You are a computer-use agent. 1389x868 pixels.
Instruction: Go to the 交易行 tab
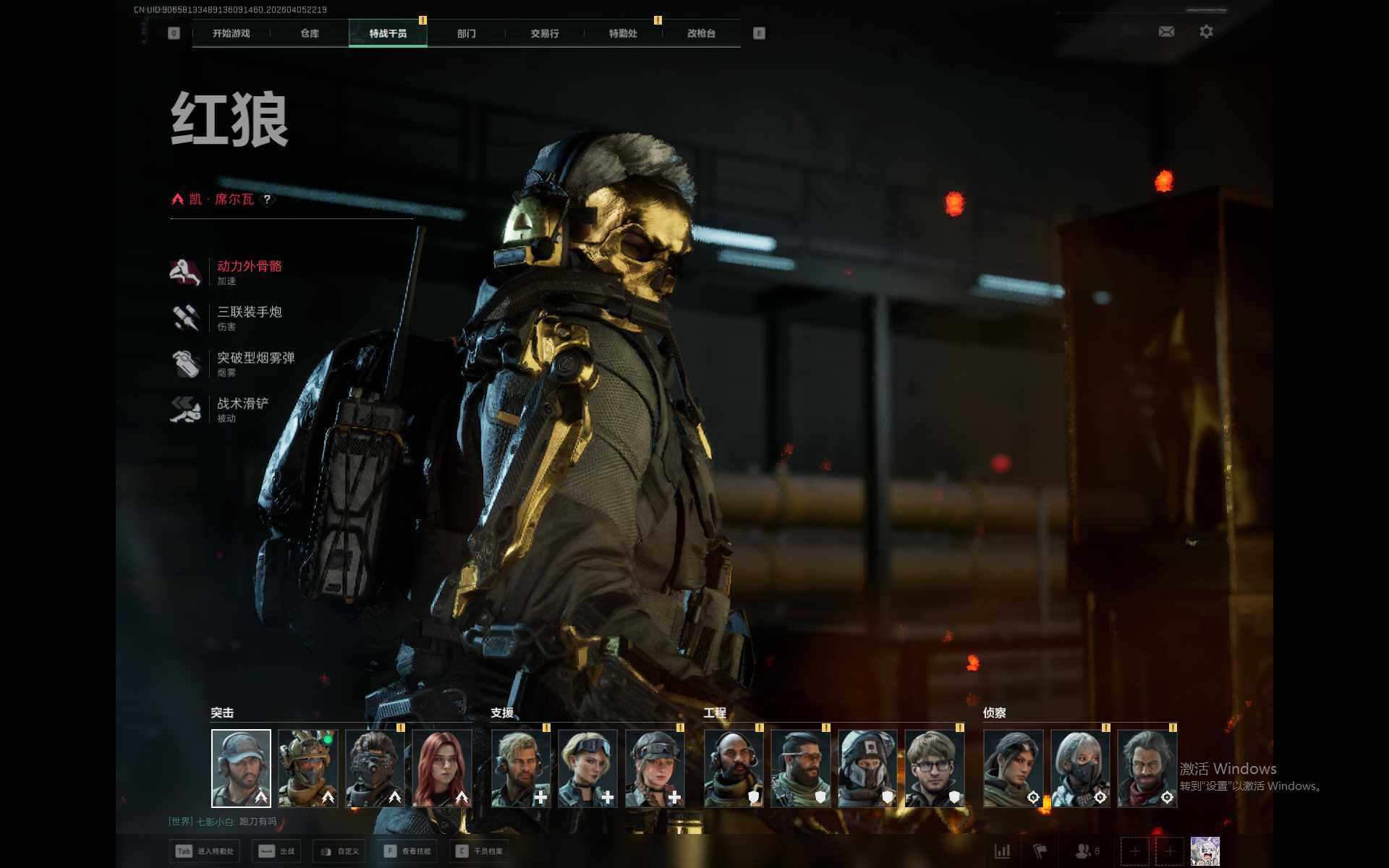tap(544, 33)
